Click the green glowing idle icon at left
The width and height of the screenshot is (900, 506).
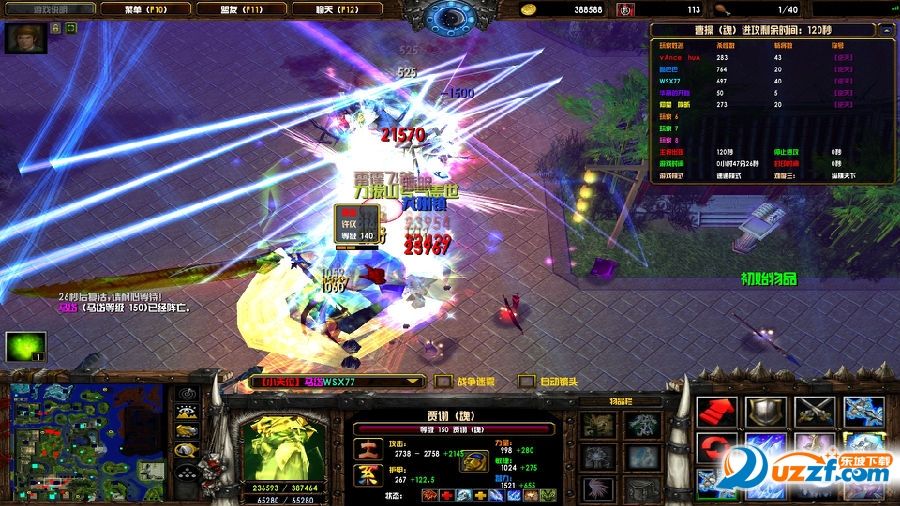pyautogui.click(x=24, y=346)
